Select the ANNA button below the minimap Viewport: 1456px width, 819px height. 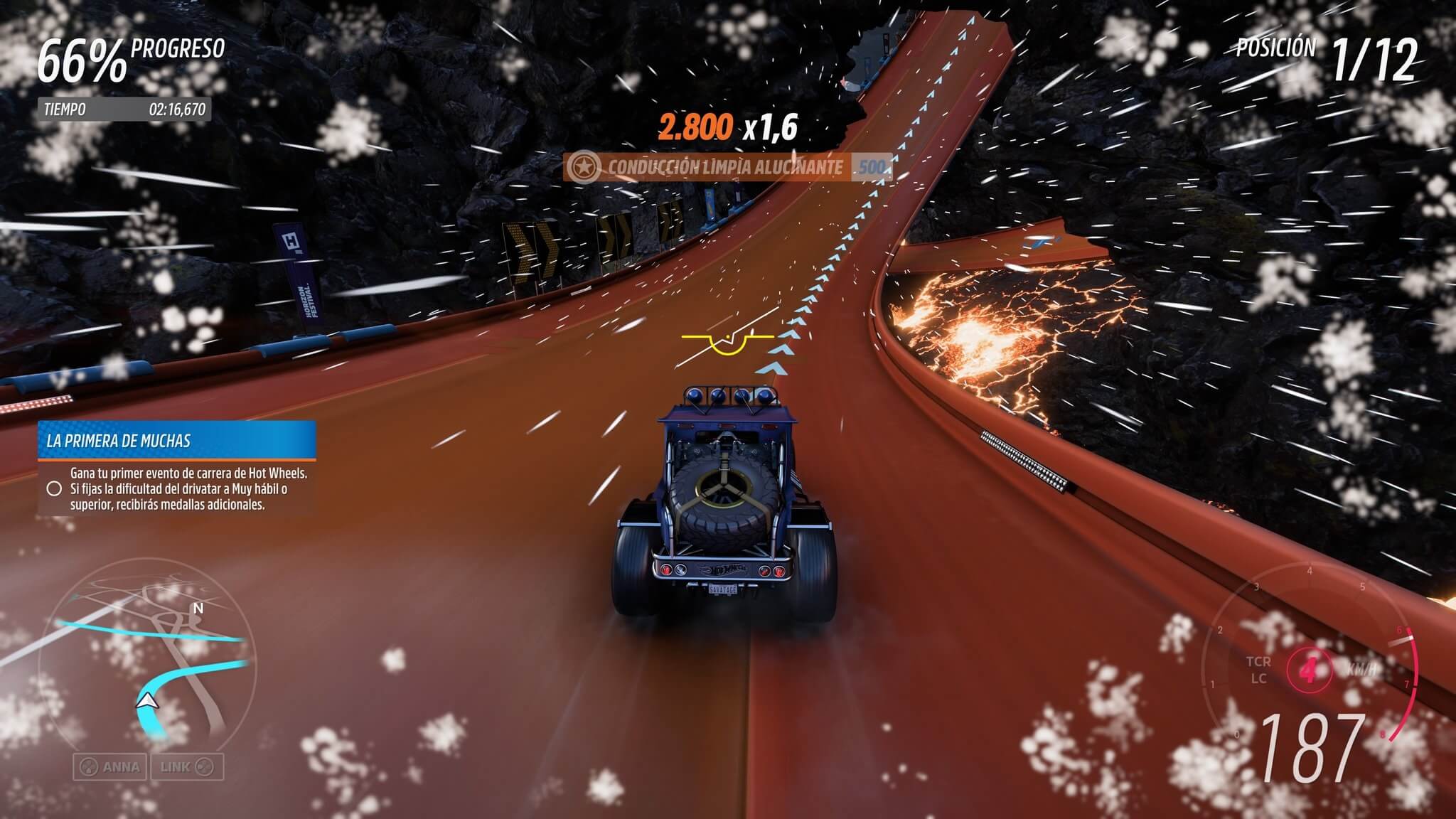tap(110, 767)
